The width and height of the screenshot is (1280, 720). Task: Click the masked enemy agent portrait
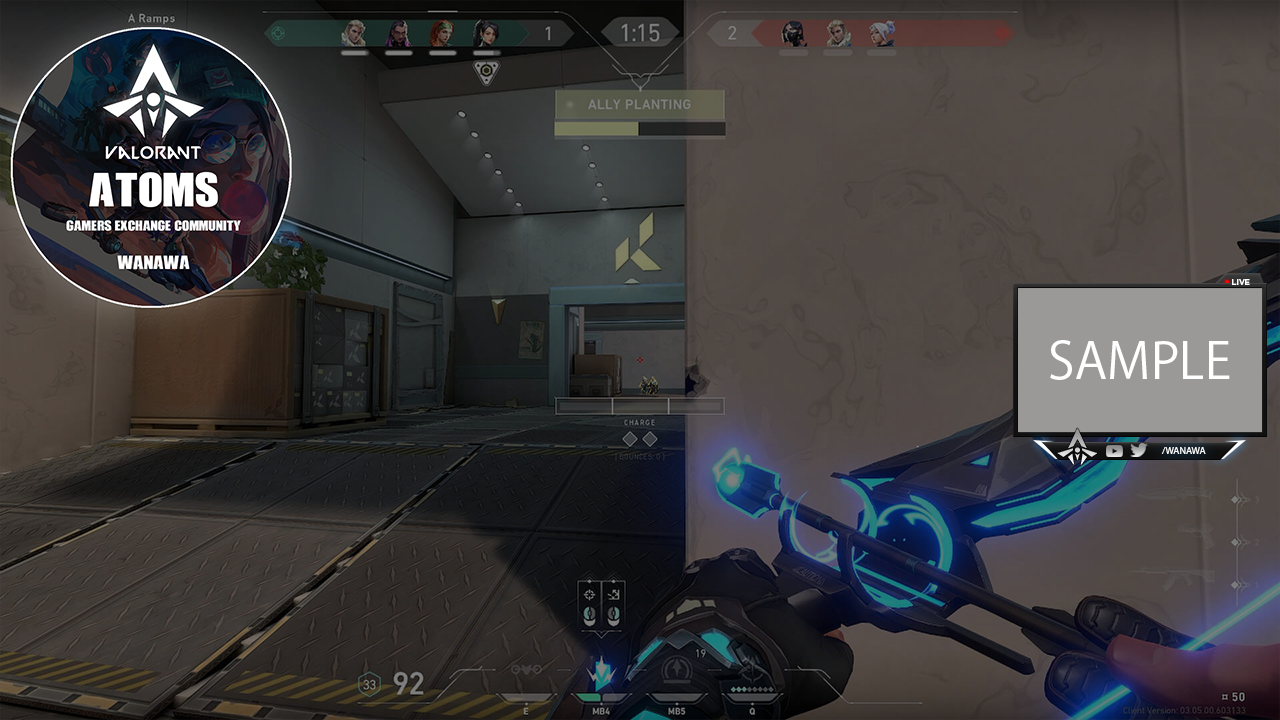794,34
